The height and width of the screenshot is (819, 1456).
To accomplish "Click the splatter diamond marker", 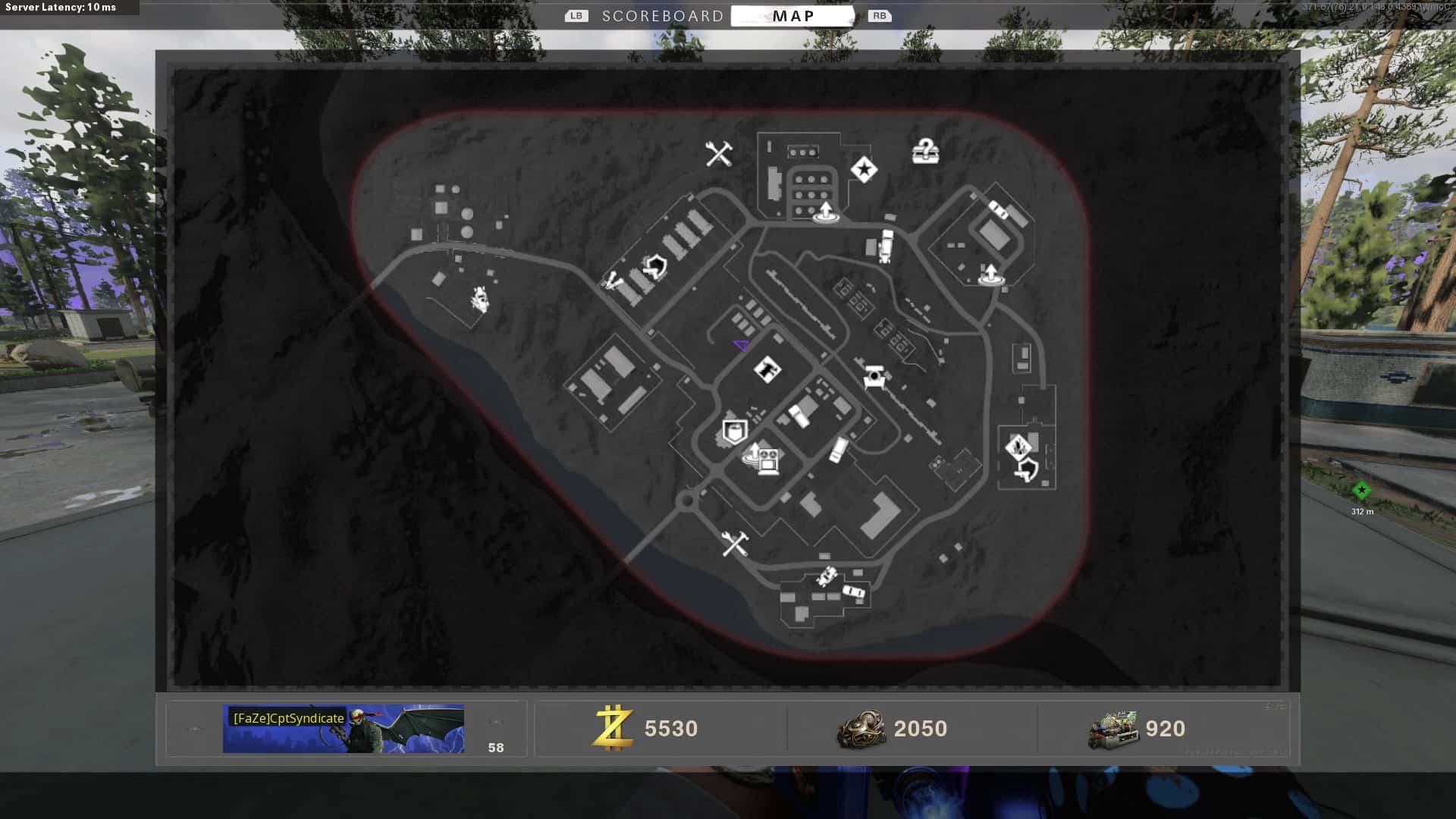I will [x=1017, y=446].
